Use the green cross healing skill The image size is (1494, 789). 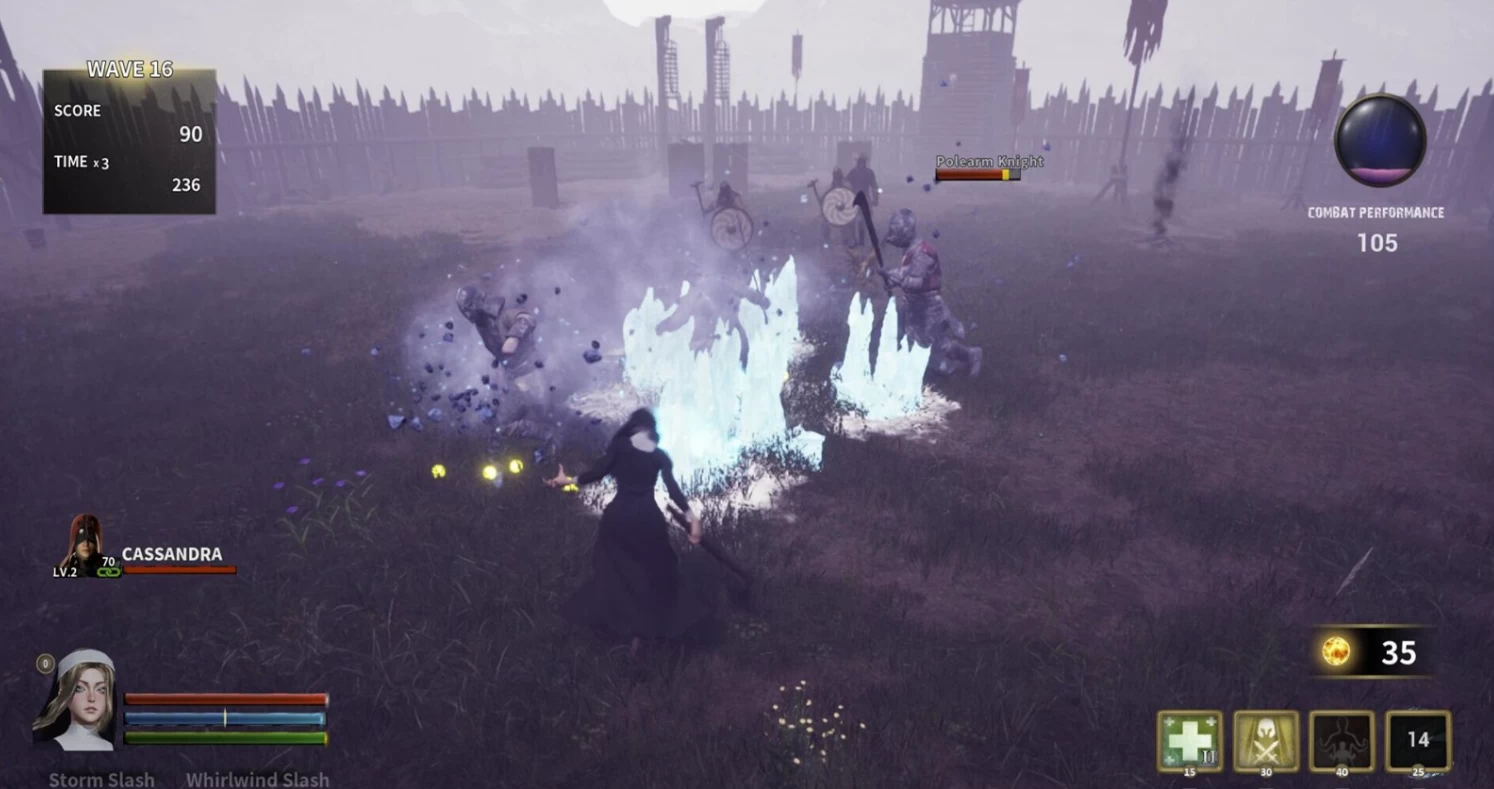(1189, 741)
